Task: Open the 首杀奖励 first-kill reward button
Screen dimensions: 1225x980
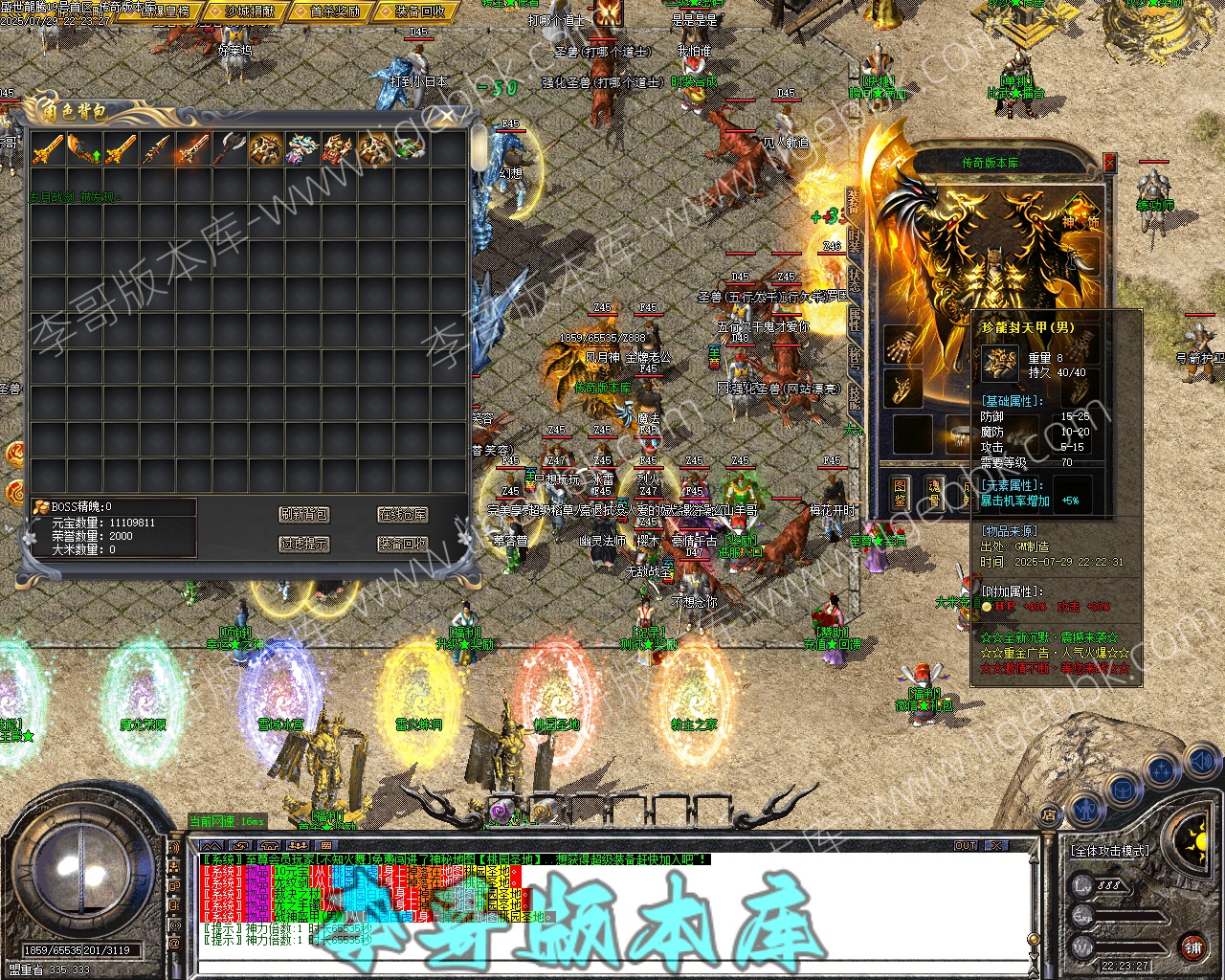Action: [x=334, y=11]
